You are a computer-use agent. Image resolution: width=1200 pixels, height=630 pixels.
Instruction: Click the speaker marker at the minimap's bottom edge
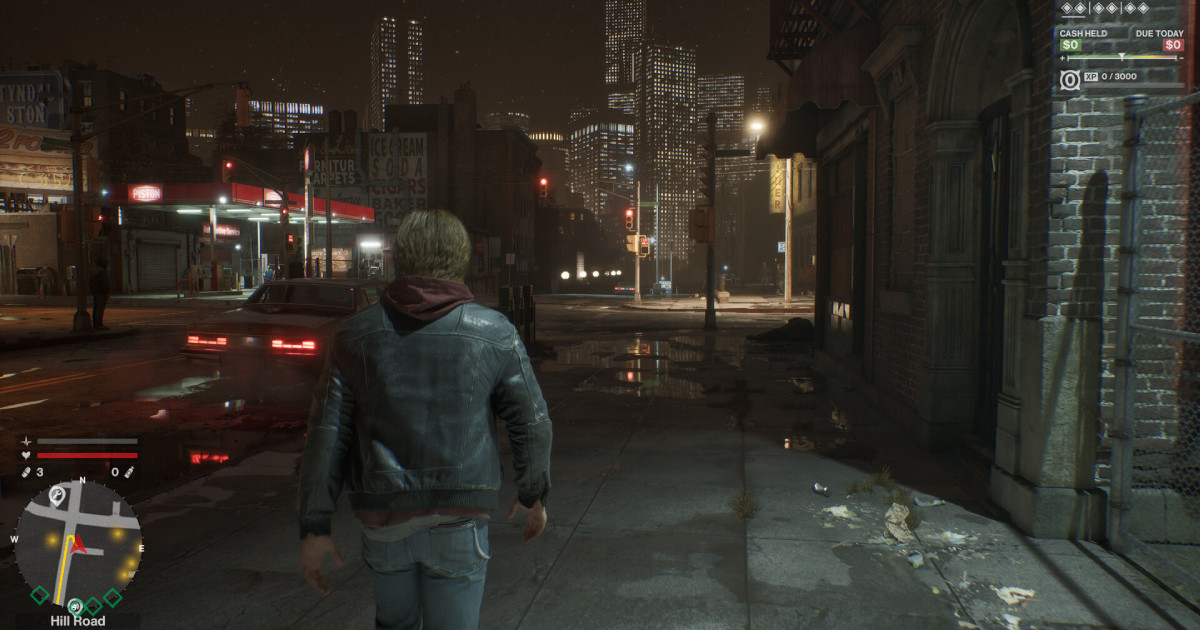pyautogui.click(x=75, y=605)
